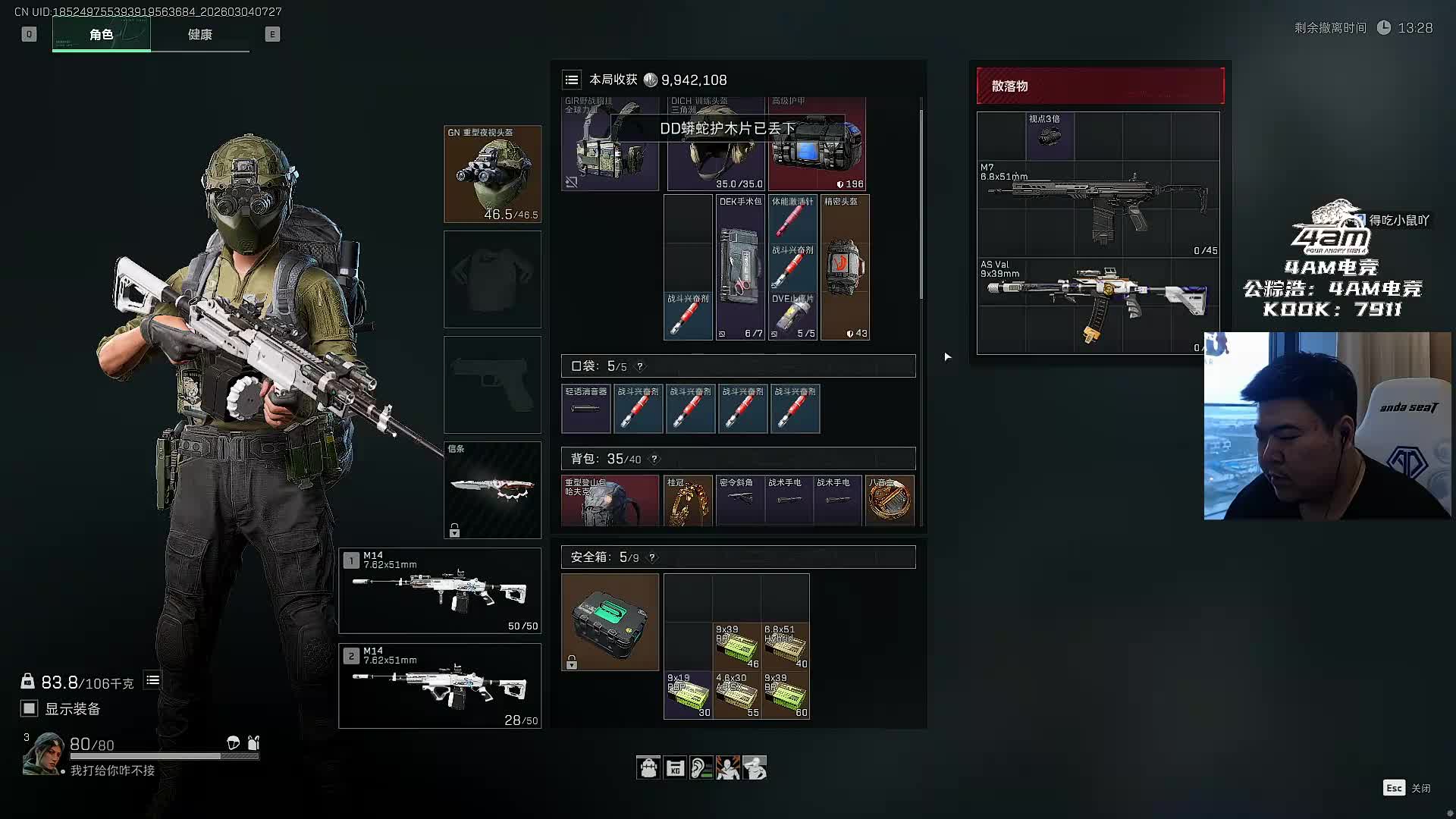Open the list icon beside 本局收获

[572, 80]
